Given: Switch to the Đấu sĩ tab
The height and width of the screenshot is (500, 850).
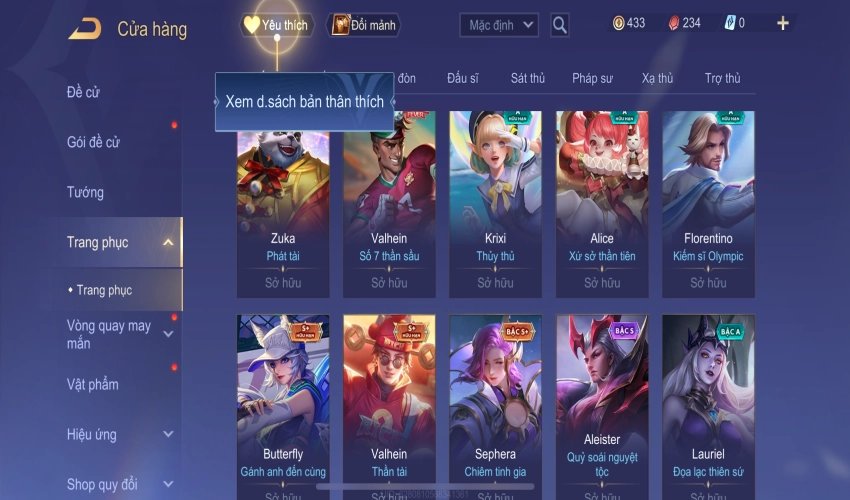Looking at the screenshot, I should [463, 78].
